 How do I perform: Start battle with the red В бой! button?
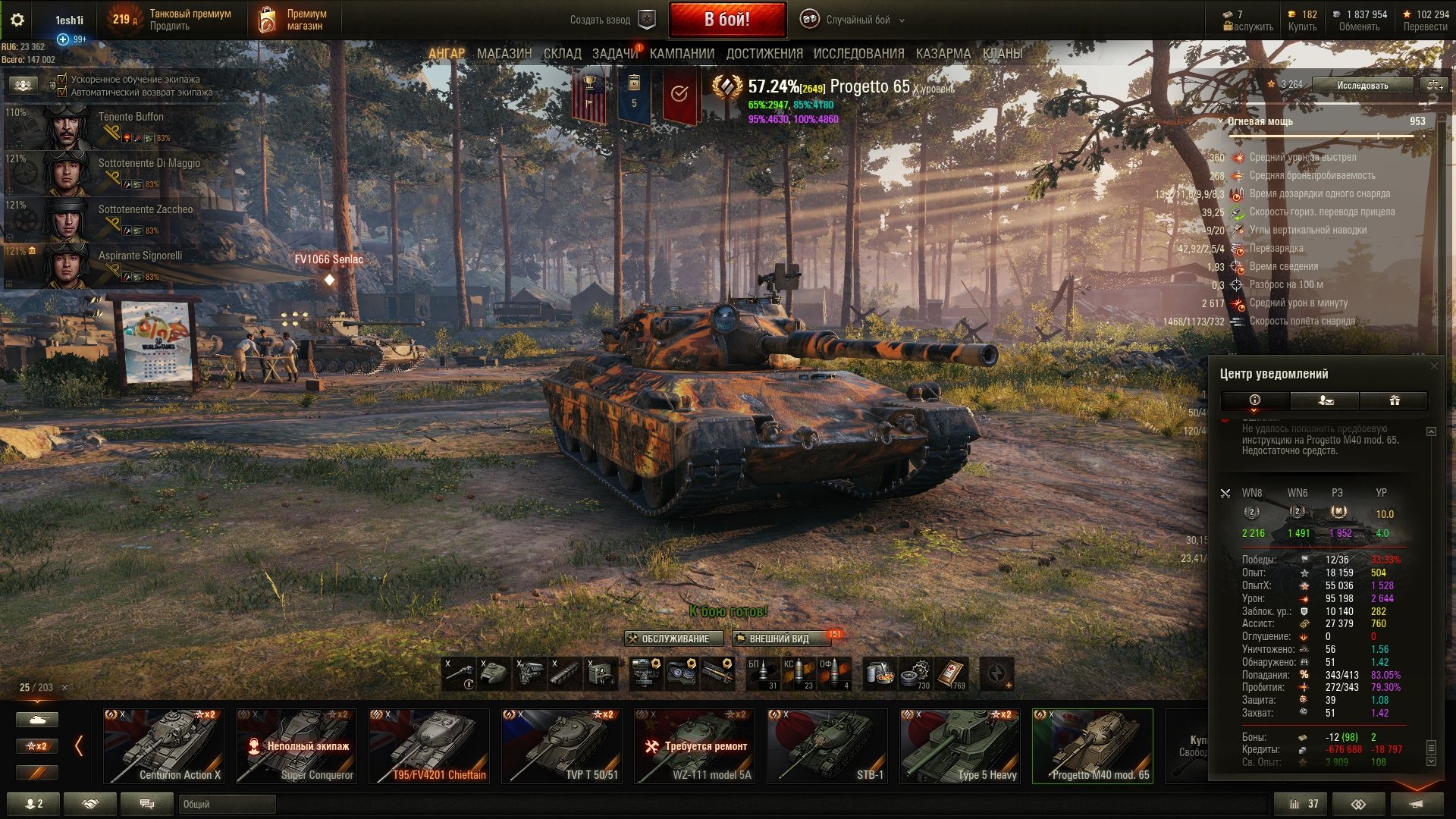click(x=727, y=20)
